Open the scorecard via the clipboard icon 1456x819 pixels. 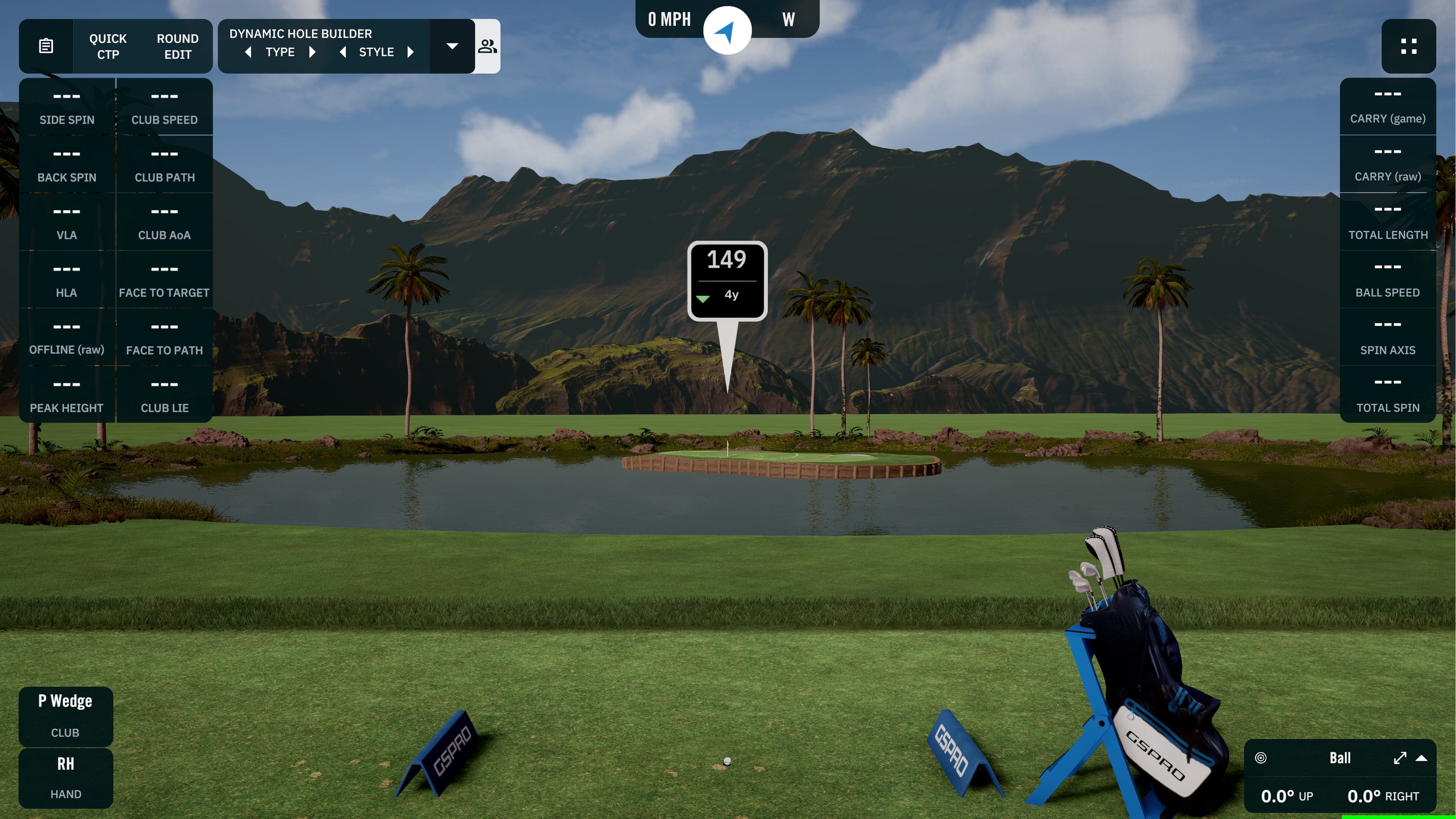[x=46, y=46]
